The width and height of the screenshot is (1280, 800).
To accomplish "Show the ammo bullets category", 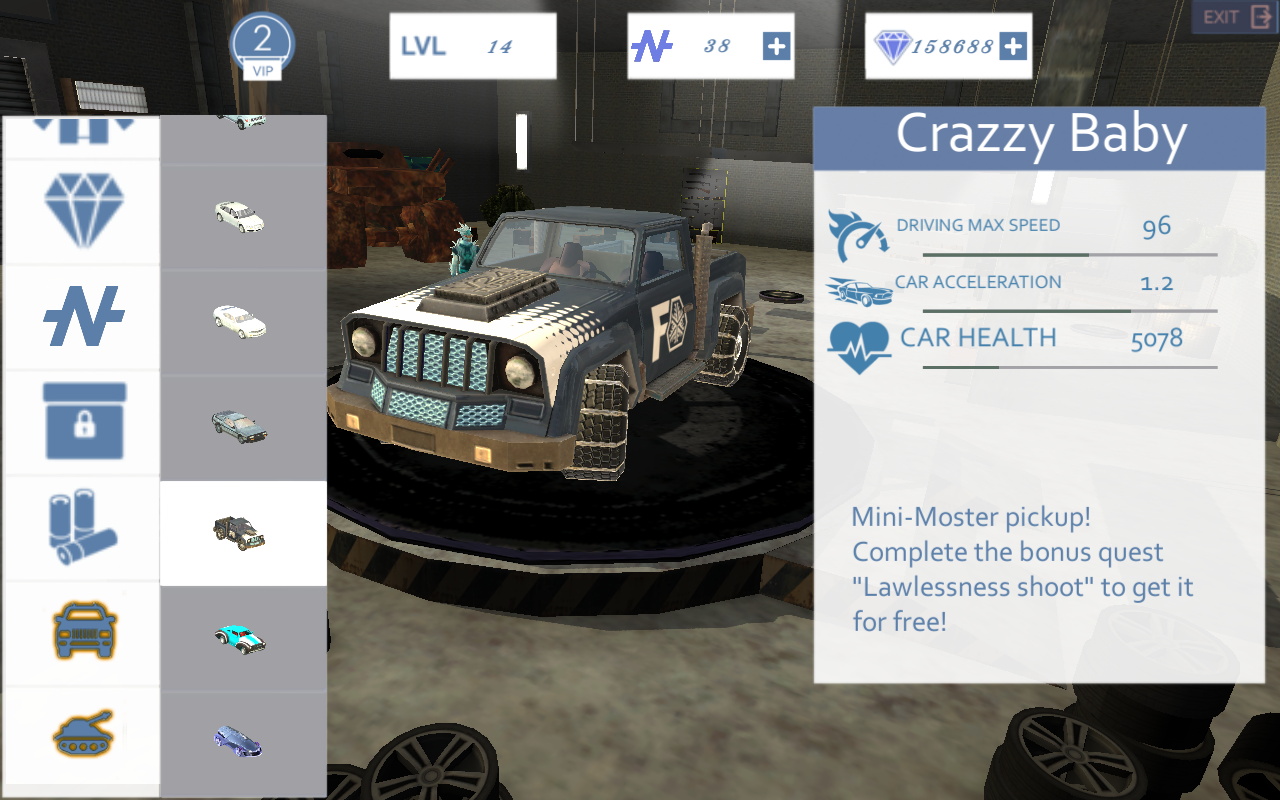I will (x=81, y=528).
